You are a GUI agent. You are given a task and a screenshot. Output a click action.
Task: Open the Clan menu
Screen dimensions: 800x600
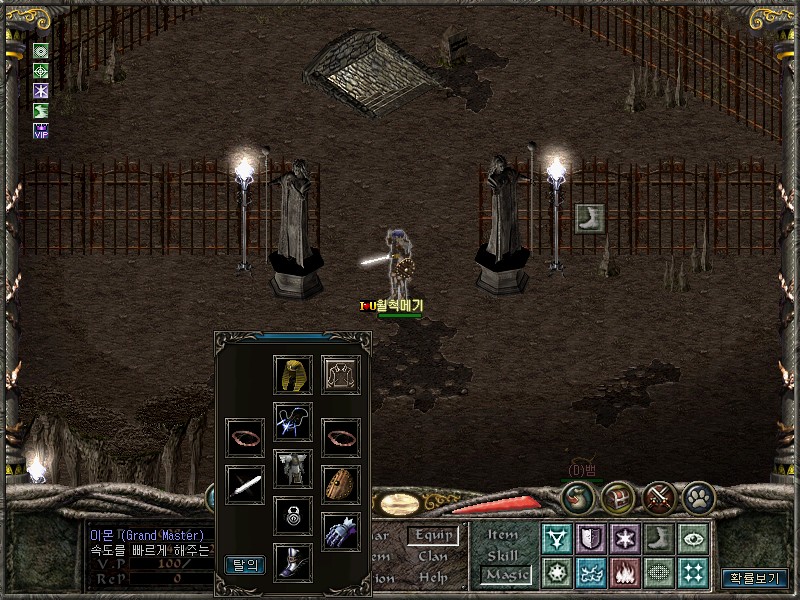(433, 556)
